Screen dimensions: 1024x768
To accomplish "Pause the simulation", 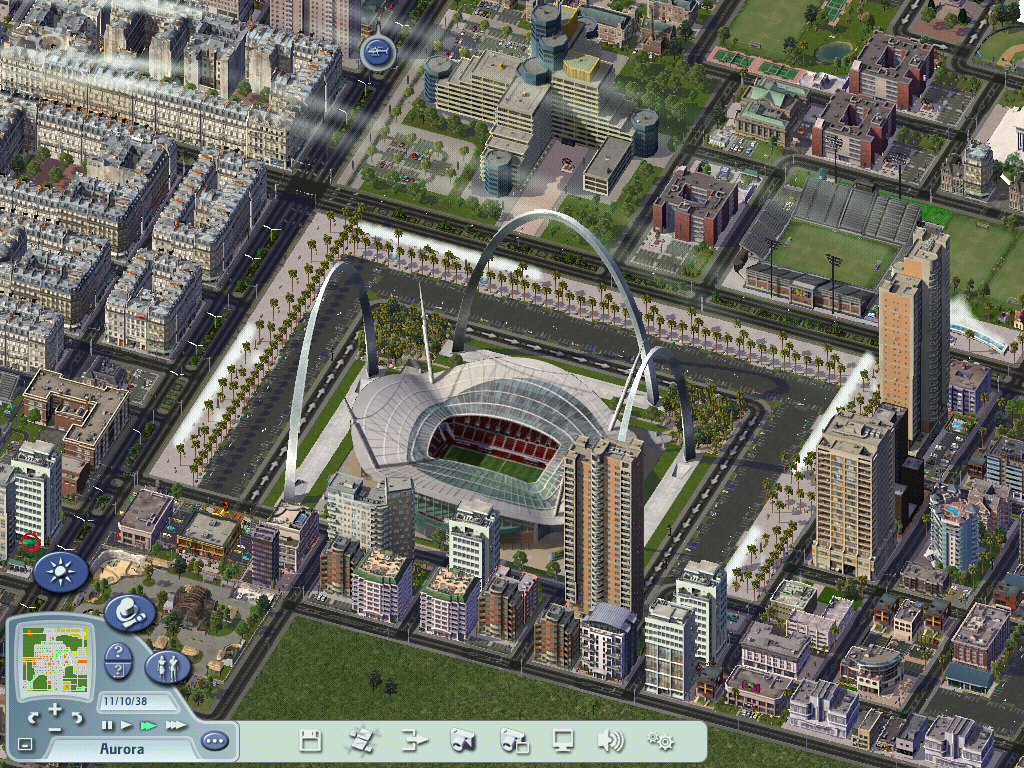I will coord(107,724).
